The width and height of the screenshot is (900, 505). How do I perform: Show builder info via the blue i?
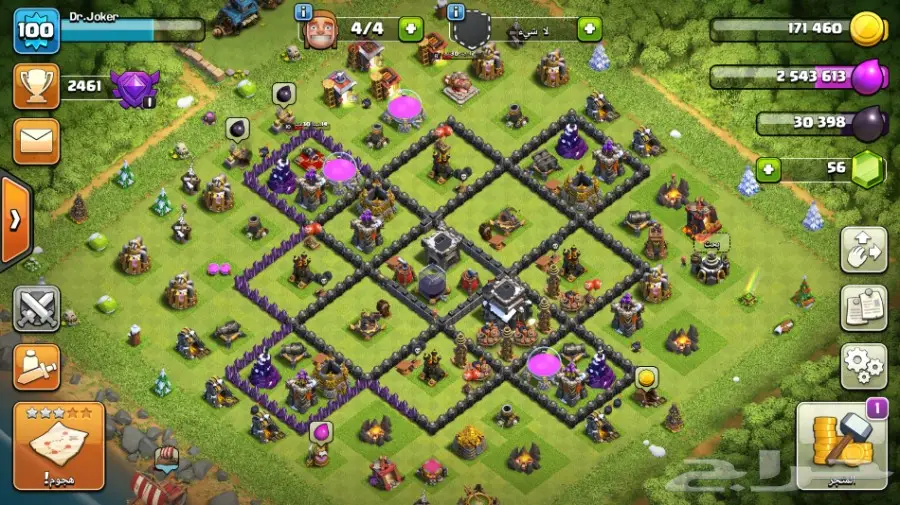coord(305,13)
